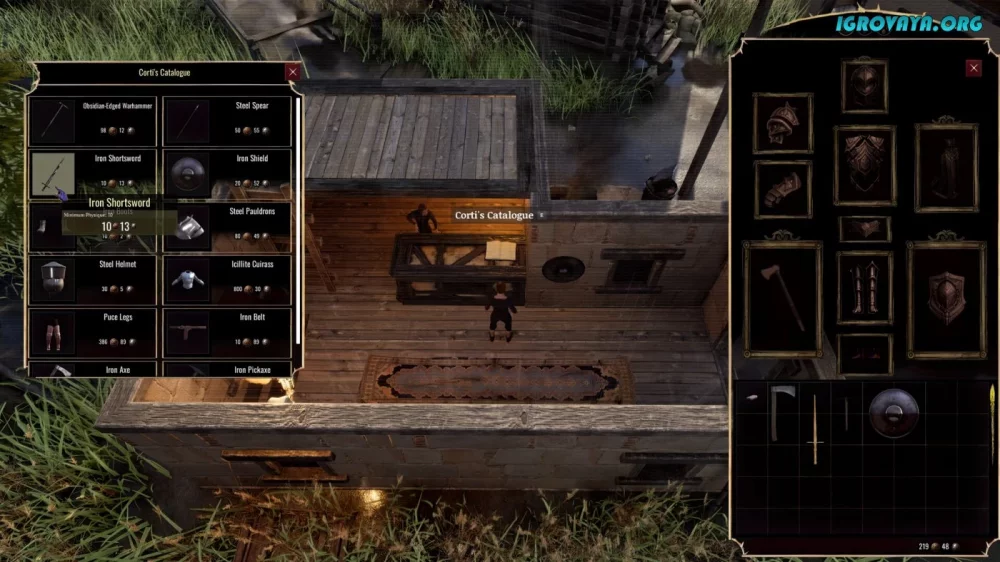
Task: Buy the Icillite Cuirass entry
Action: tap(227, 280)
